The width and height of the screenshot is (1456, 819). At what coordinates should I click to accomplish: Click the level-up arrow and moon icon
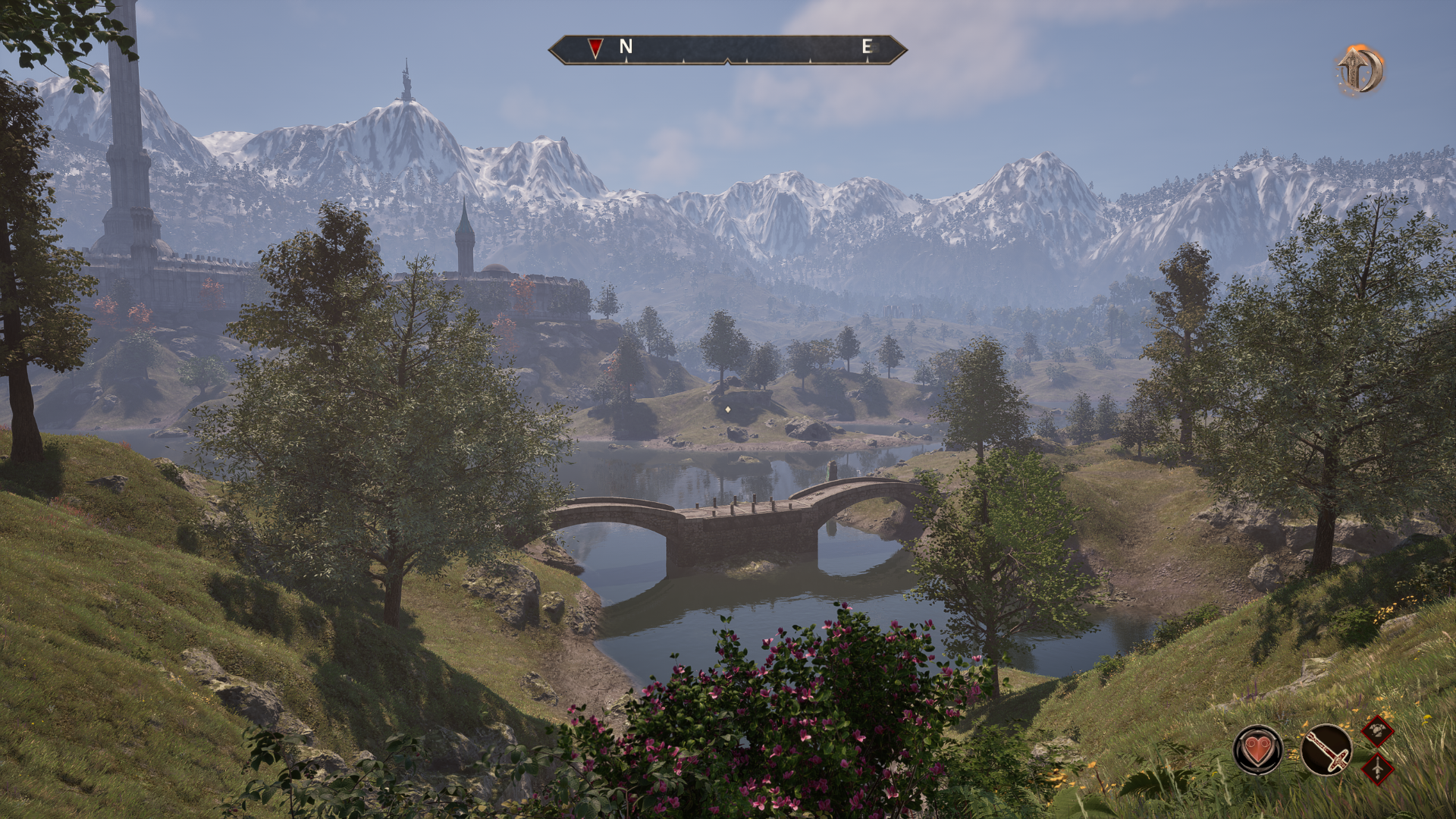(1359, 70)
